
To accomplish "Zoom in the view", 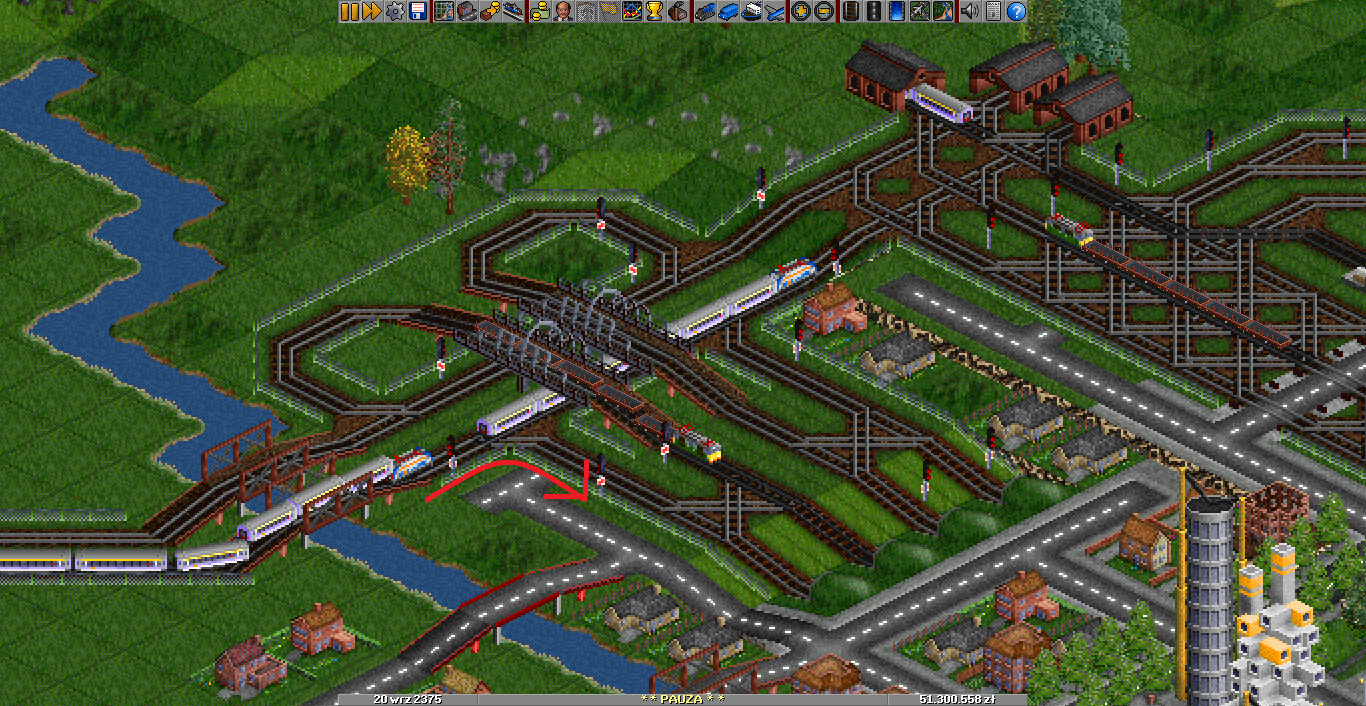I will 800,11.
